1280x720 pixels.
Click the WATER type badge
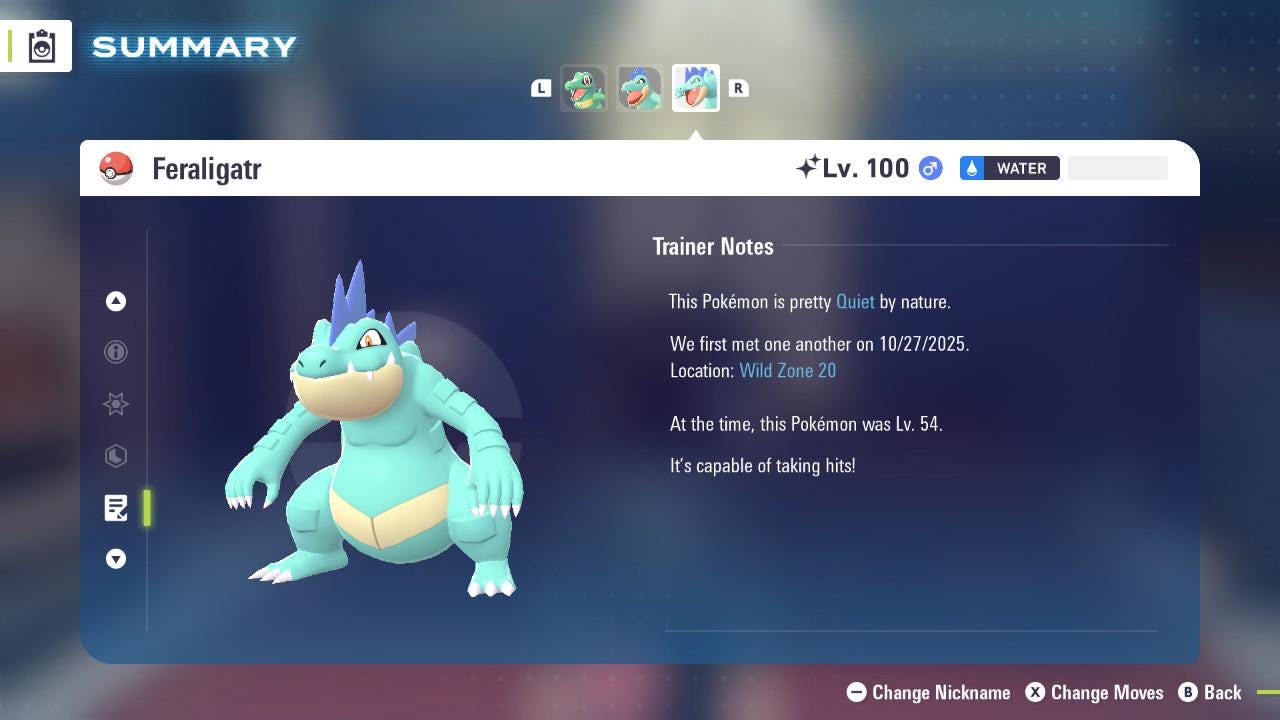point(1010,168)
